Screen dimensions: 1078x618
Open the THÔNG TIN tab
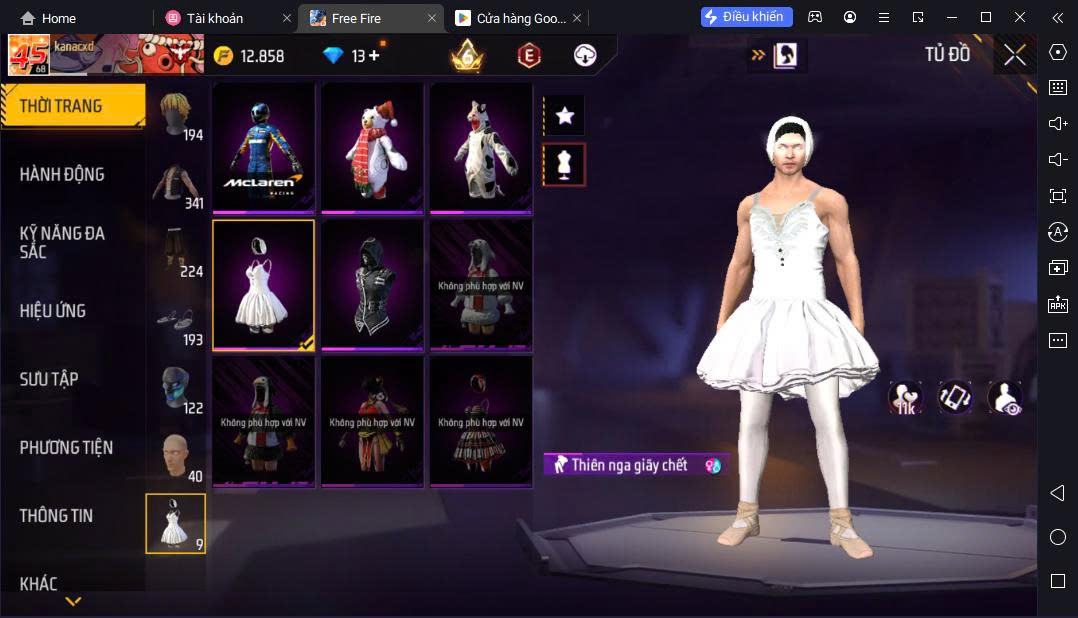pos(56,516)
